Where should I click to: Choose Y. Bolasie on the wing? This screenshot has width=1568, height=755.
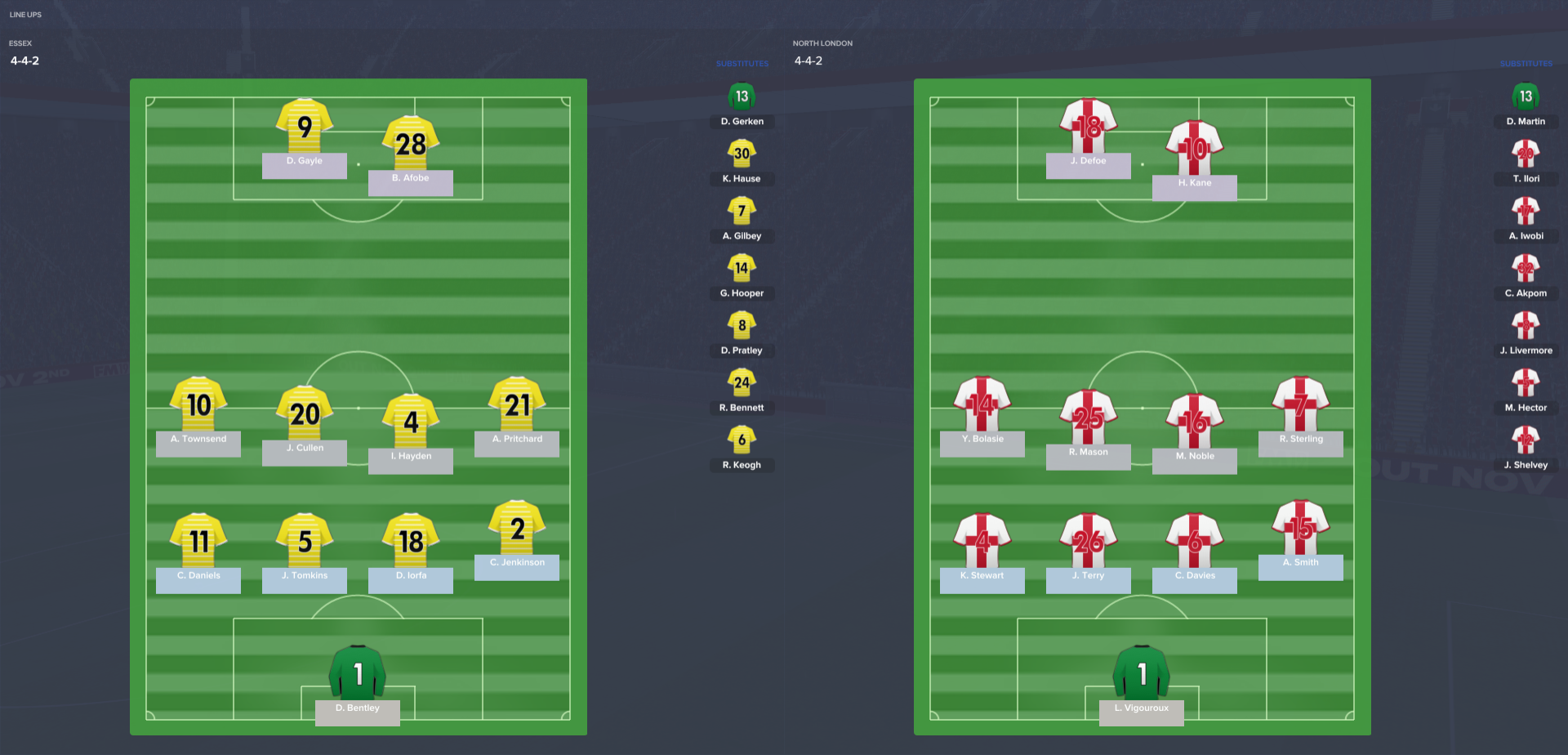click(982, 405)
